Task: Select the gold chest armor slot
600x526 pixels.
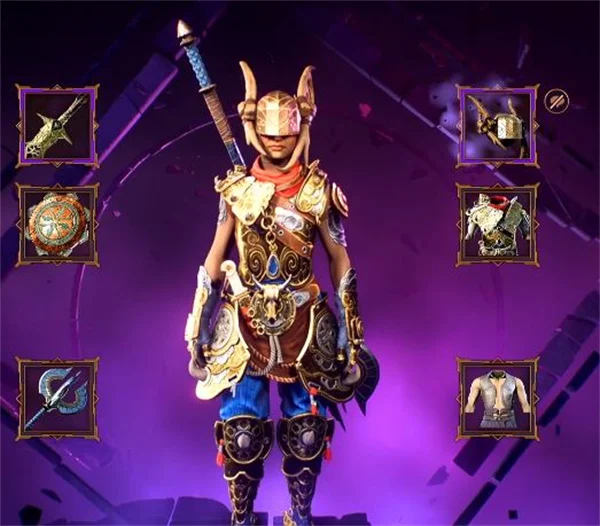Action: [x=498, y=224]
